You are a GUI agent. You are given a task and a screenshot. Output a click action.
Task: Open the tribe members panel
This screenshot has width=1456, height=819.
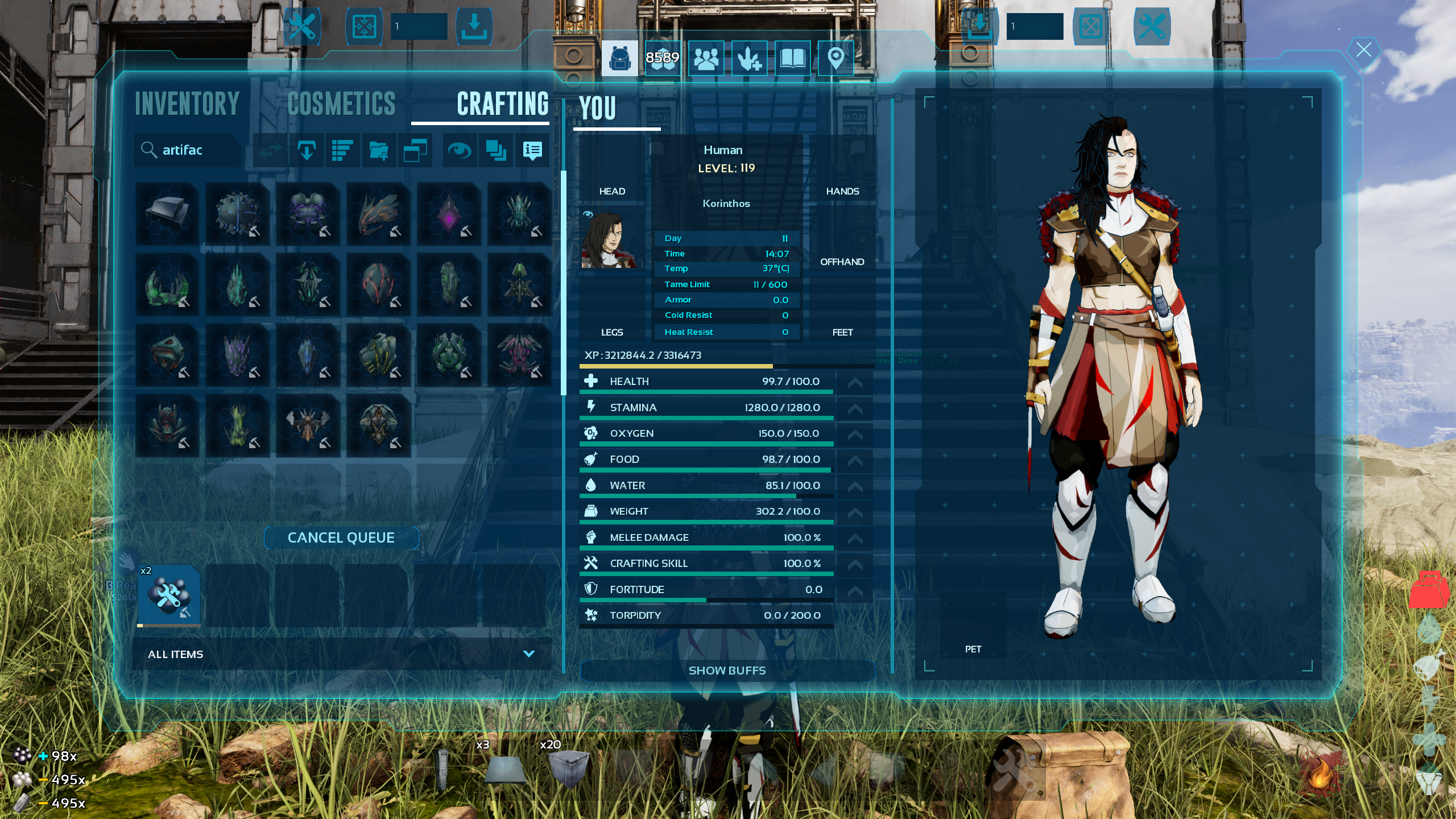click(706, 58)
